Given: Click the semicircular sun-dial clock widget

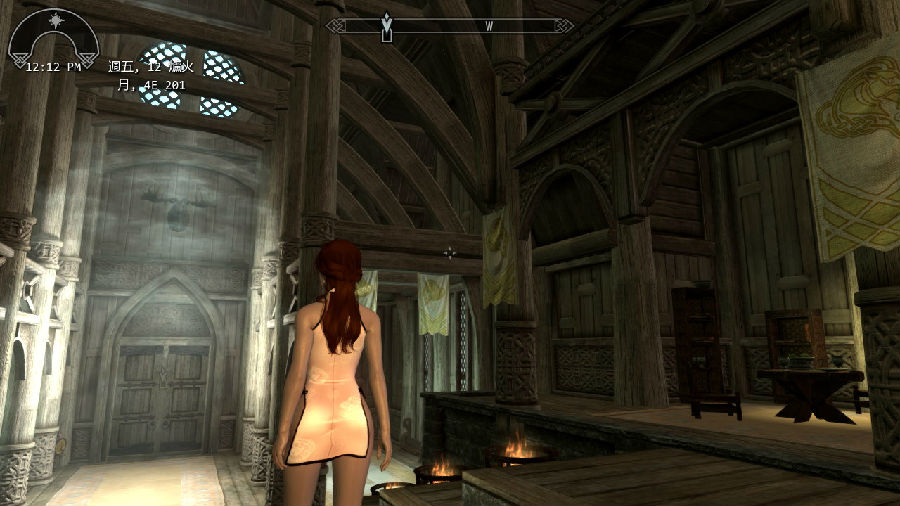Looking at the screenshot, I should tap(53, 38).
